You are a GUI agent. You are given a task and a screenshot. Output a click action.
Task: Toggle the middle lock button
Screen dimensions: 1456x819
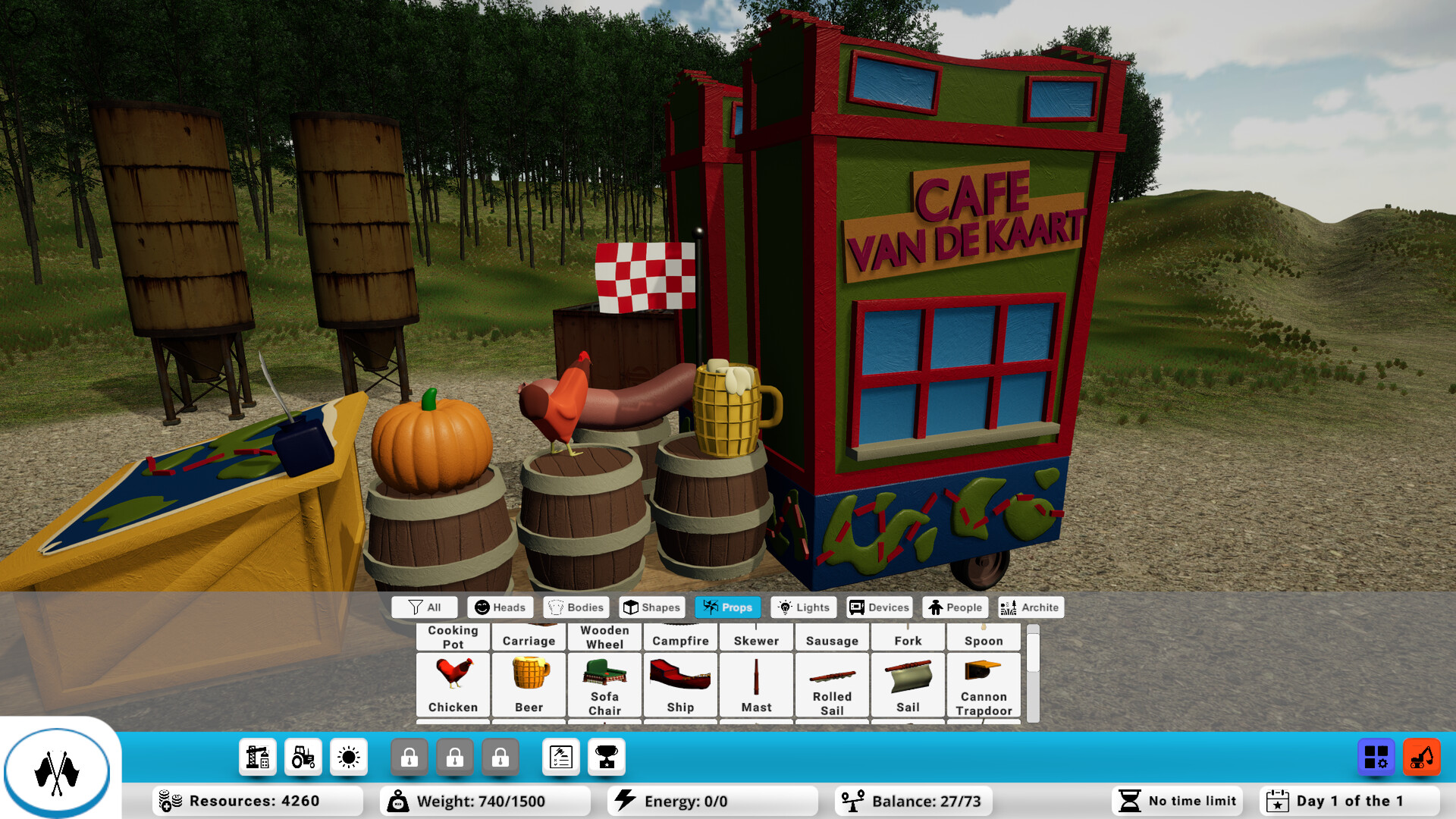coord(455,756)
